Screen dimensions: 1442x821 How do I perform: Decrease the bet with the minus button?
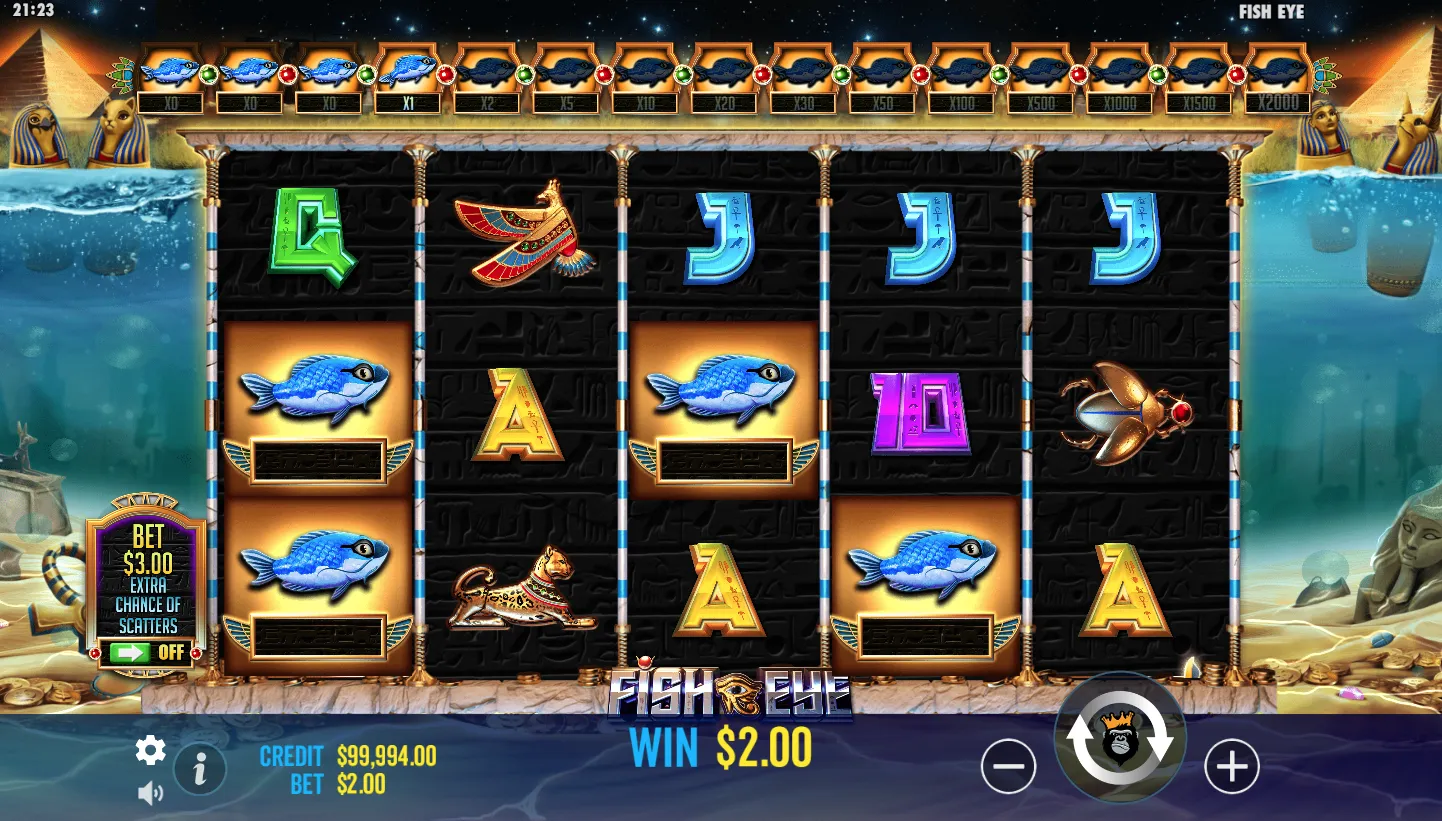[x=1008, y=767]
